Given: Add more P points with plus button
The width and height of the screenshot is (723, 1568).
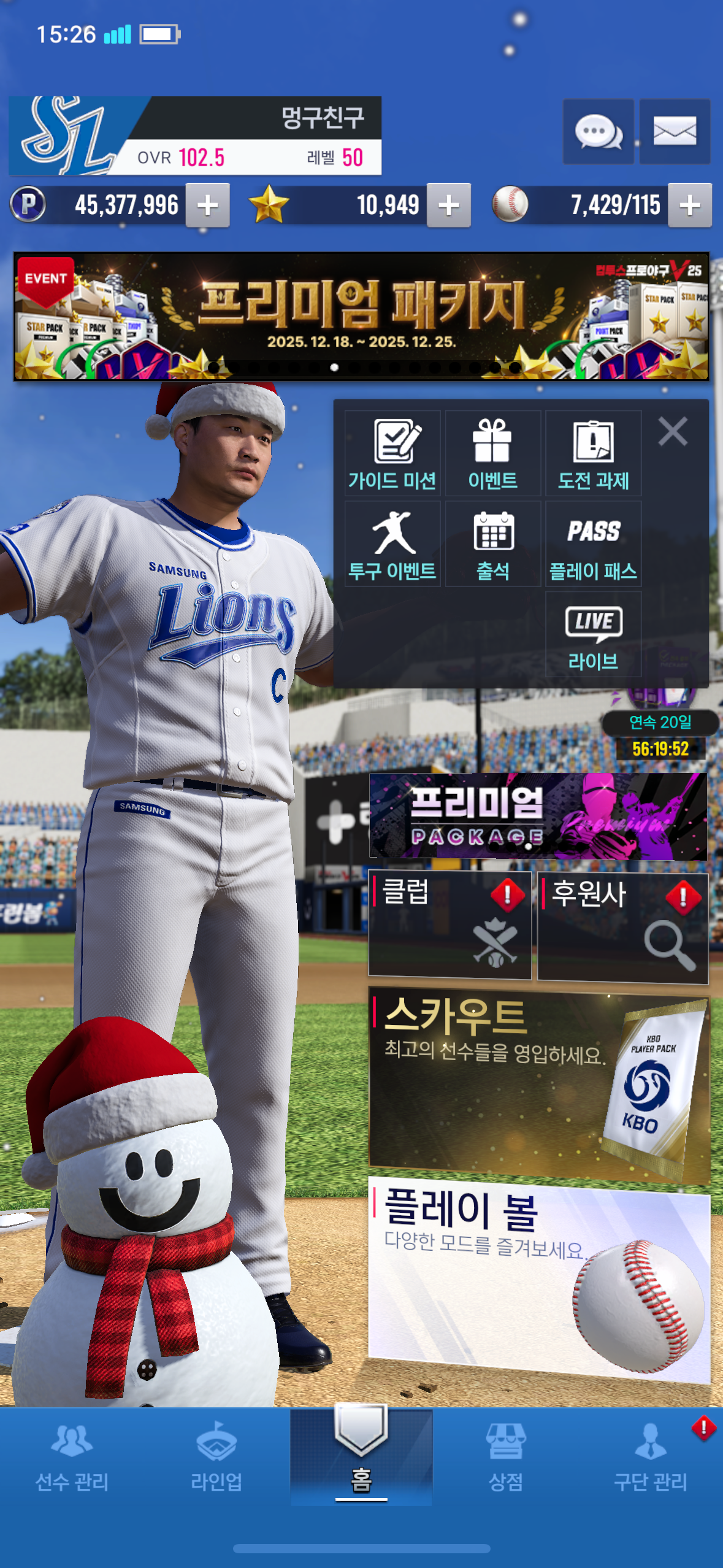Looking at the screenshot, I should click(208, 206).
